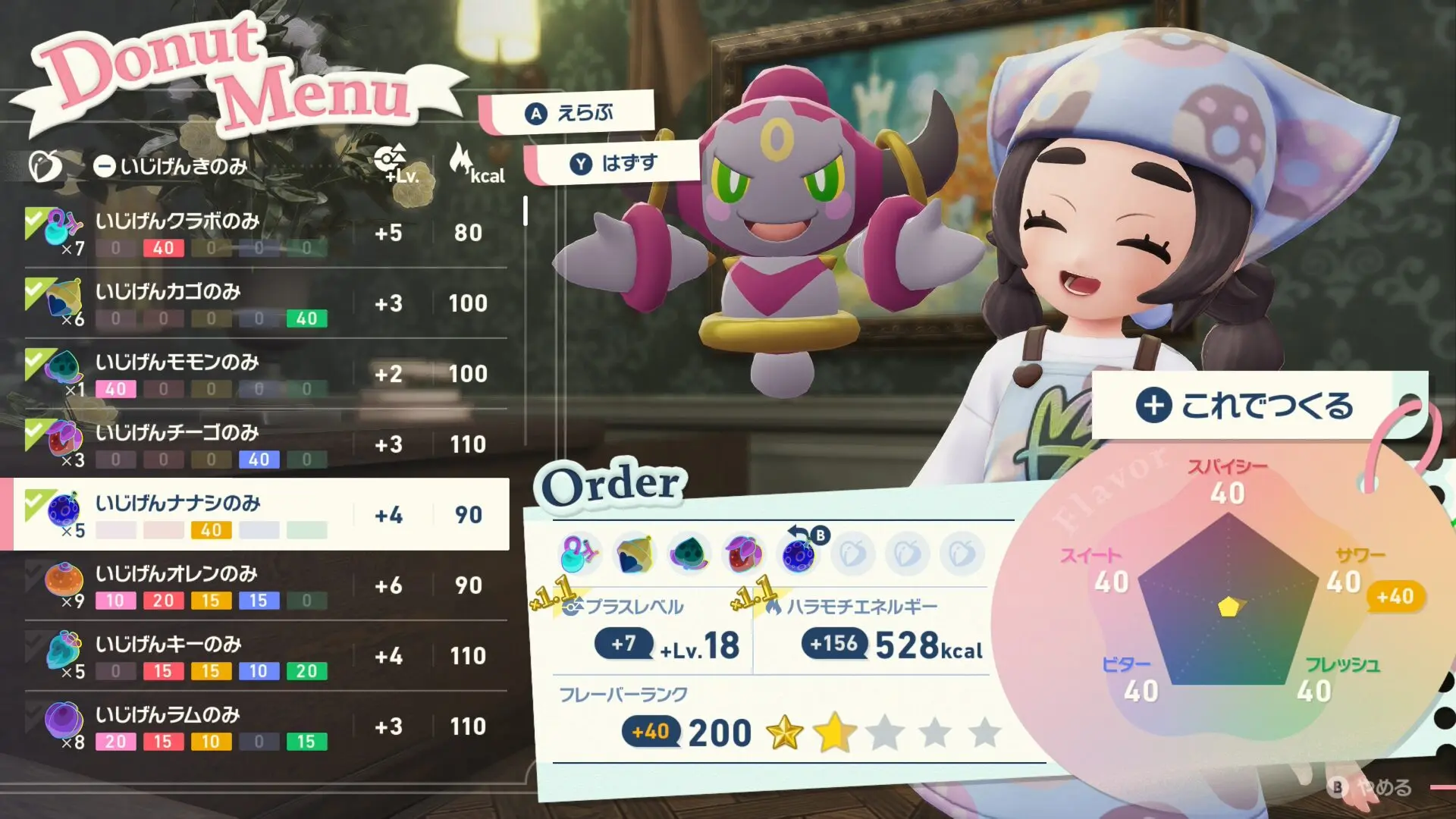Viewport: 1456px width, 819px height.
Task: Select the green Pecha berry Order slot
Action: pos(689,554)
